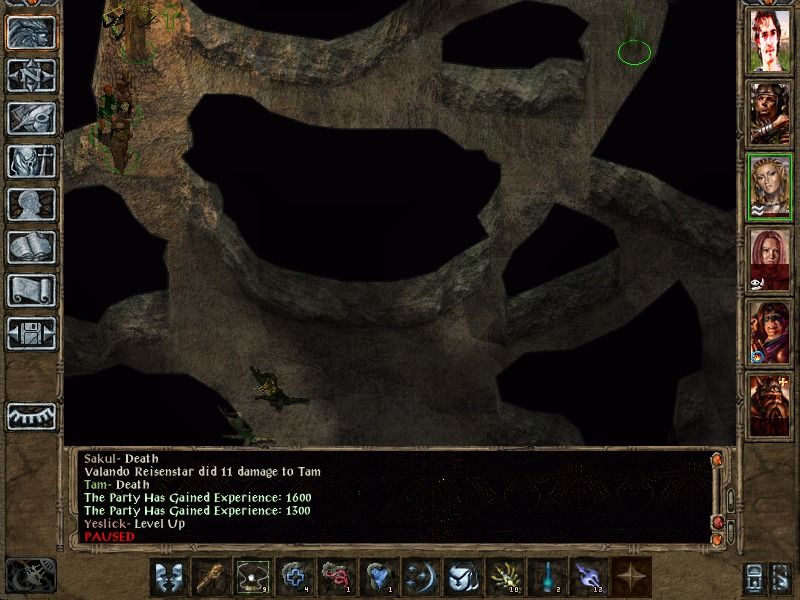Use the blue cross ability slot
800x600 pixels.
point(295,577)
